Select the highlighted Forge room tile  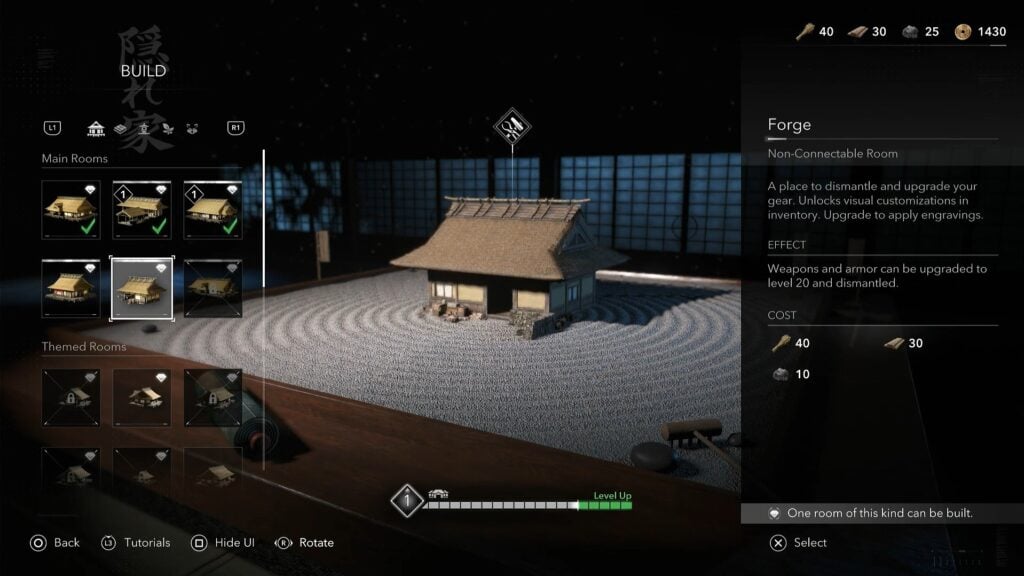(141, 289)
